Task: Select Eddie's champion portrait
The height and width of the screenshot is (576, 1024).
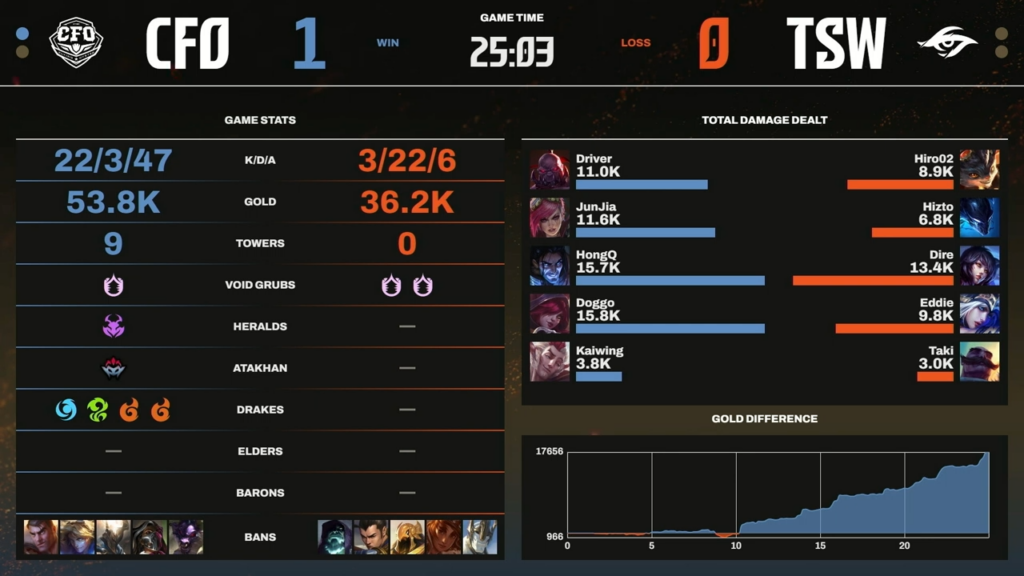Action: [x=979, y=314]
